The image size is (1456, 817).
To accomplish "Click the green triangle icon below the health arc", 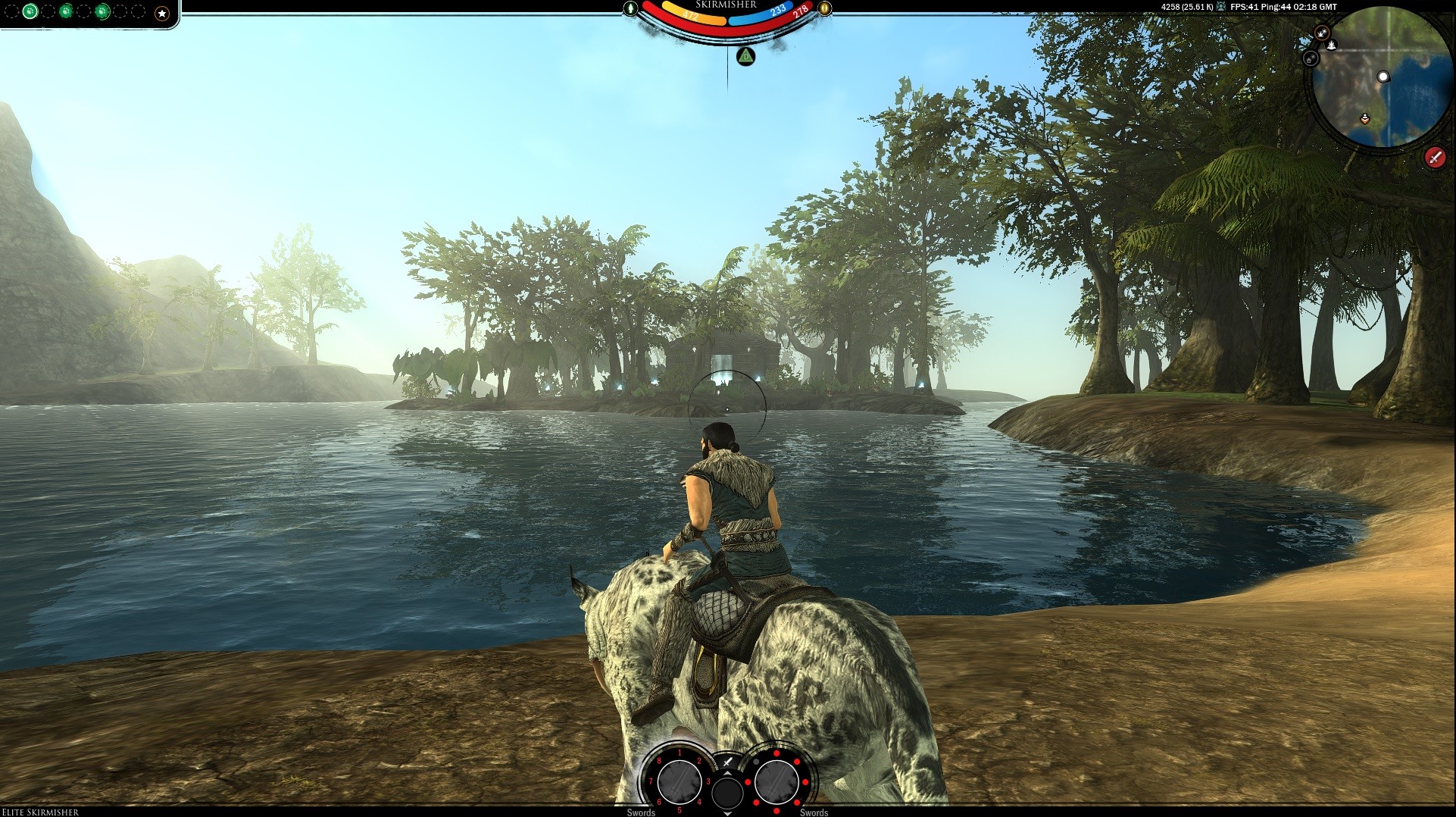I will click(x=746, y=56).
